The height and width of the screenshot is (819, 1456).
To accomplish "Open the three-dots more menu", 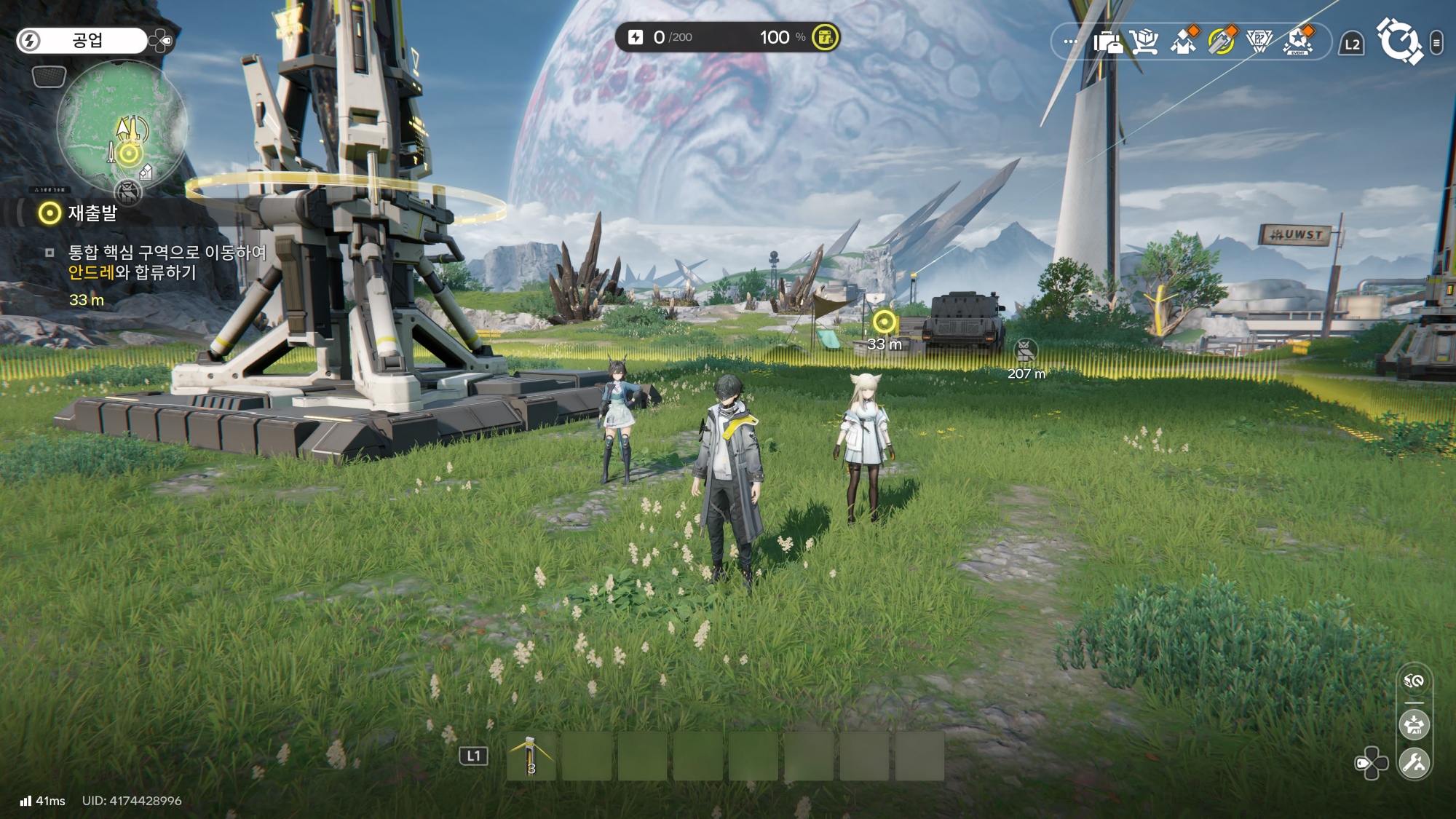I will (1070, 42).
